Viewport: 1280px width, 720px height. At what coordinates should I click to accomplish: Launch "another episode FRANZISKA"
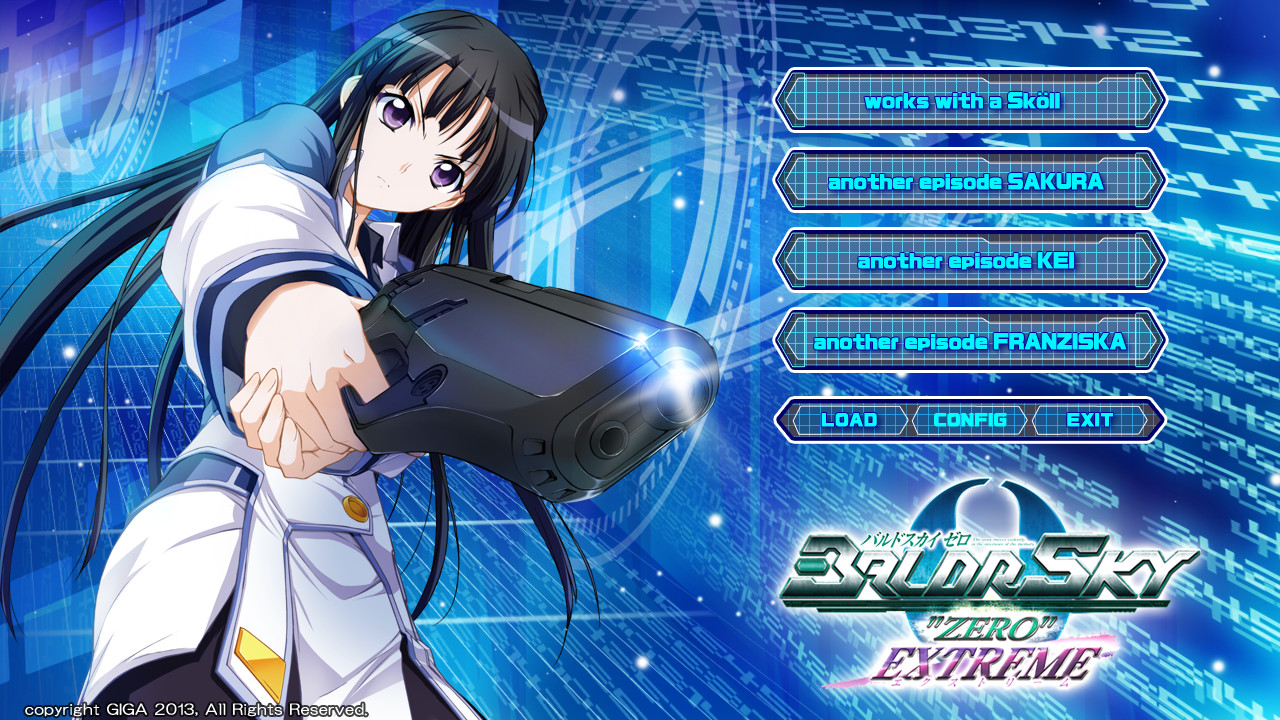[965, 339]
